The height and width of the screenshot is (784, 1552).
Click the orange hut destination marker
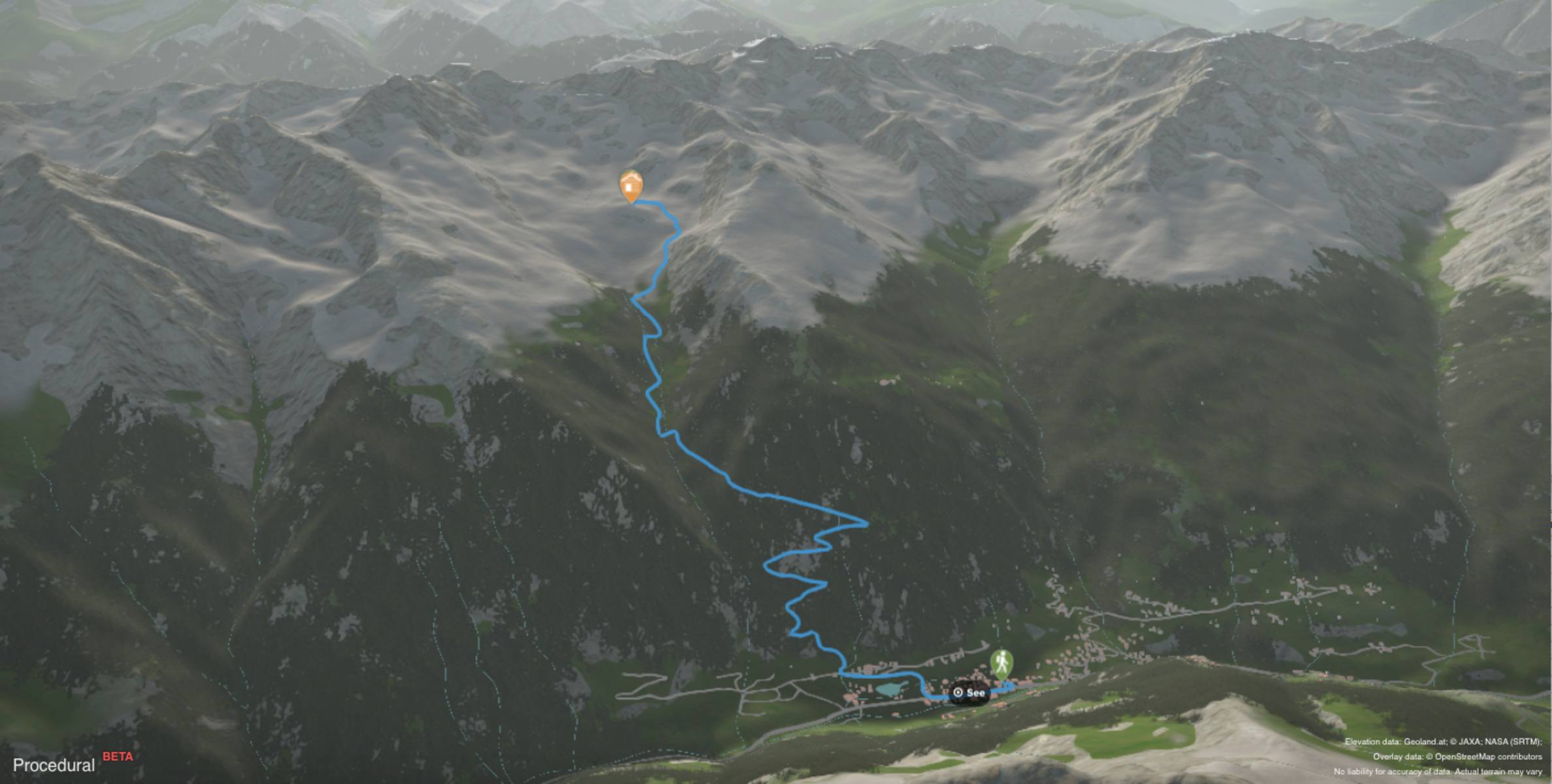(x=631, y=186)
